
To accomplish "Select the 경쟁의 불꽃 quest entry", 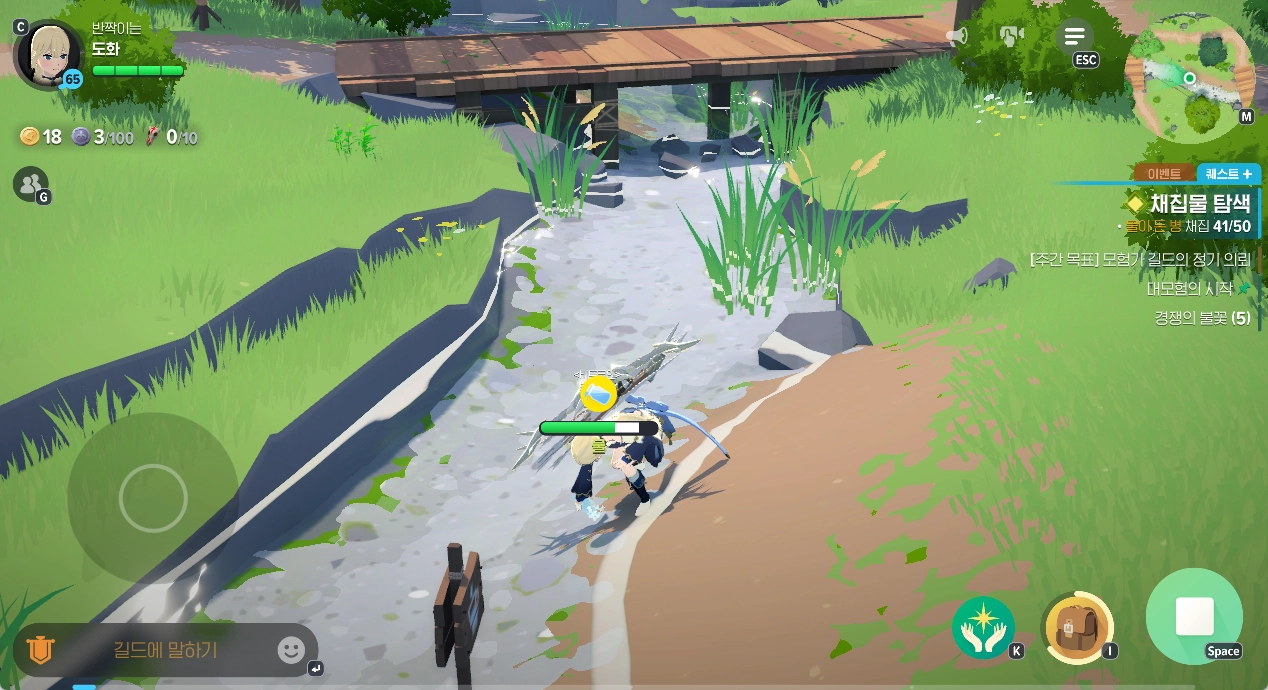I will (x=1201, y=318).
